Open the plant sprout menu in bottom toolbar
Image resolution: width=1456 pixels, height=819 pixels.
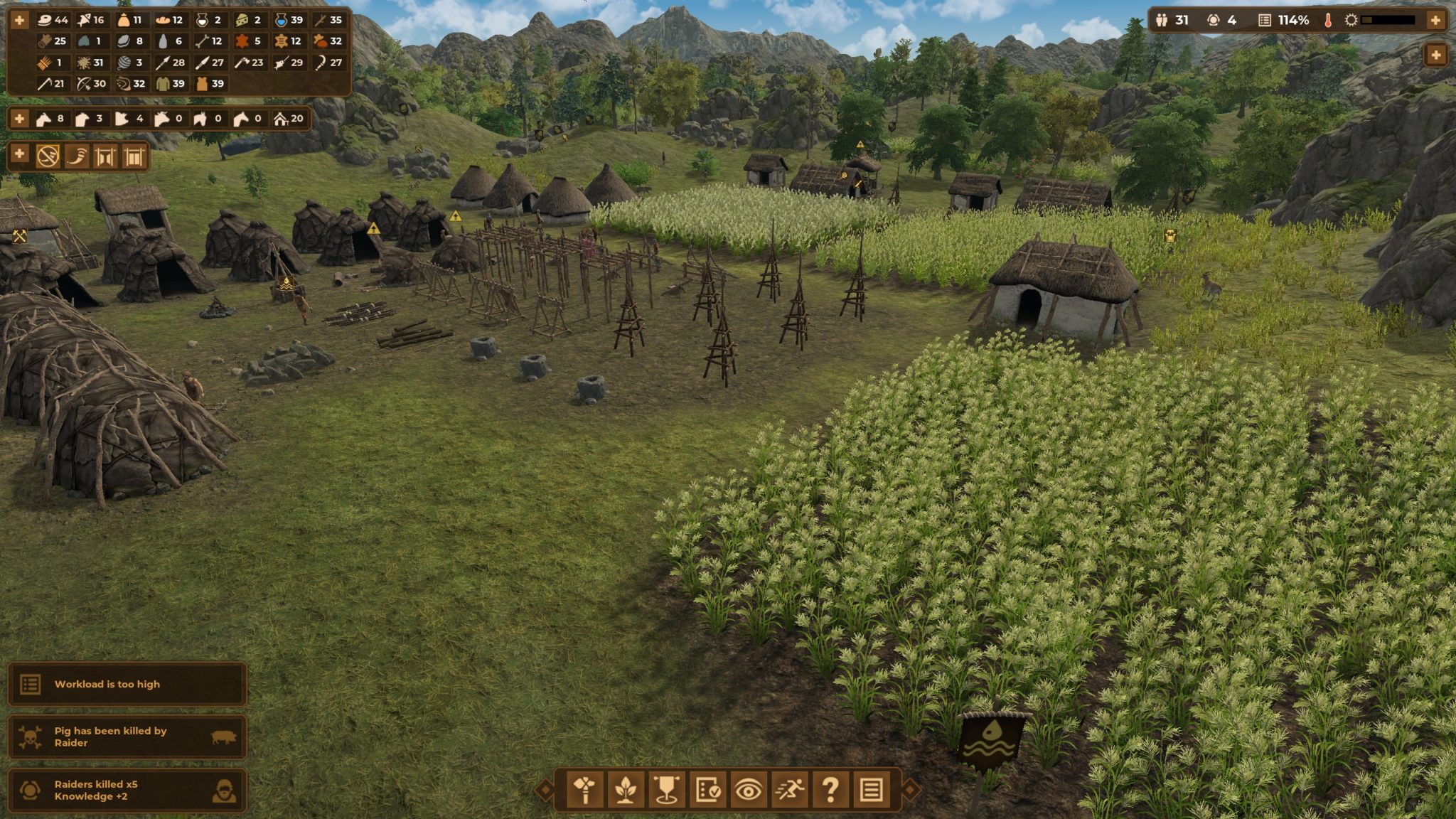[x=626, y=789]
